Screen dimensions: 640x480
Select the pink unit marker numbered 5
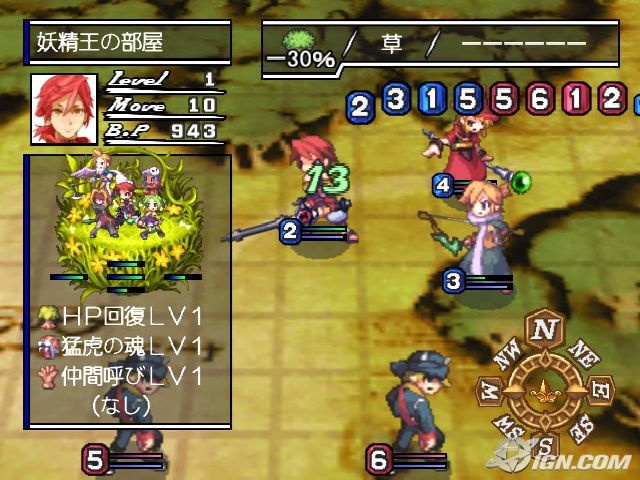point(95,460)
